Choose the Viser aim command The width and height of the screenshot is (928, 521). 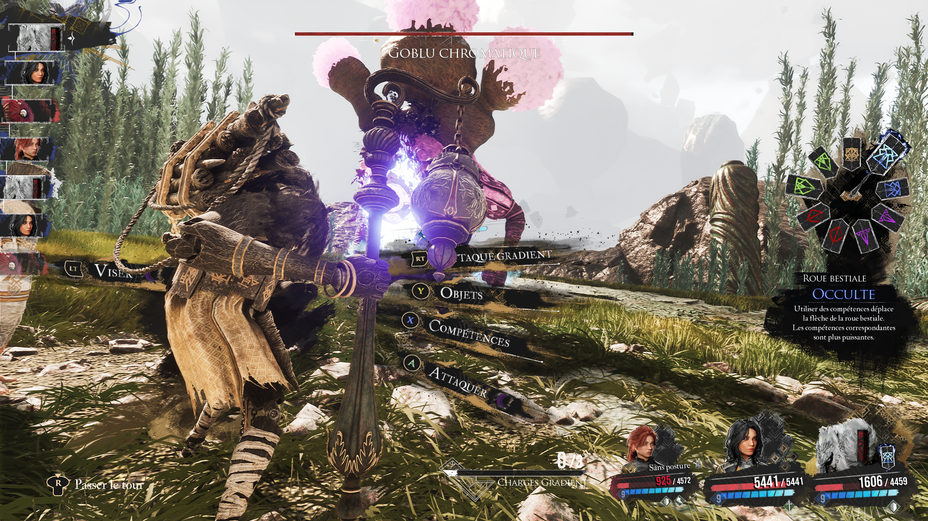(x=112, y=270)
